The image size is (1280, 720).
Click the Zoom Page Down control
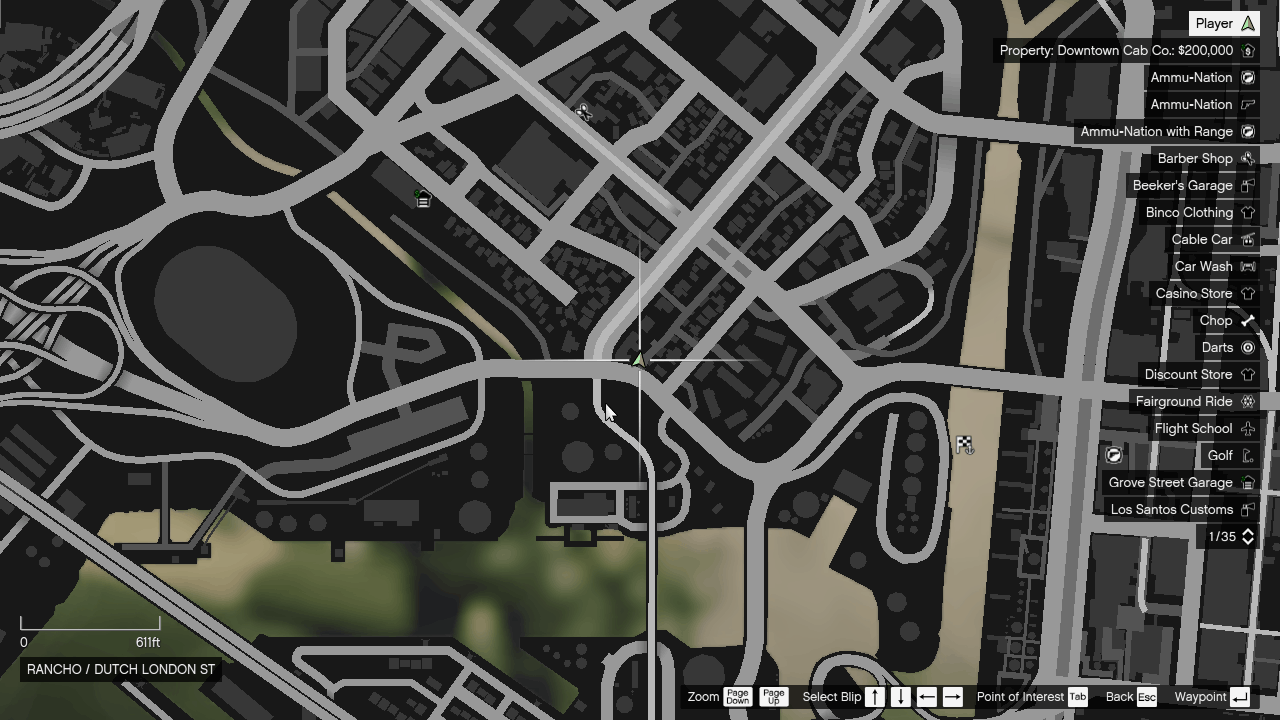click(x=739, y=697)
